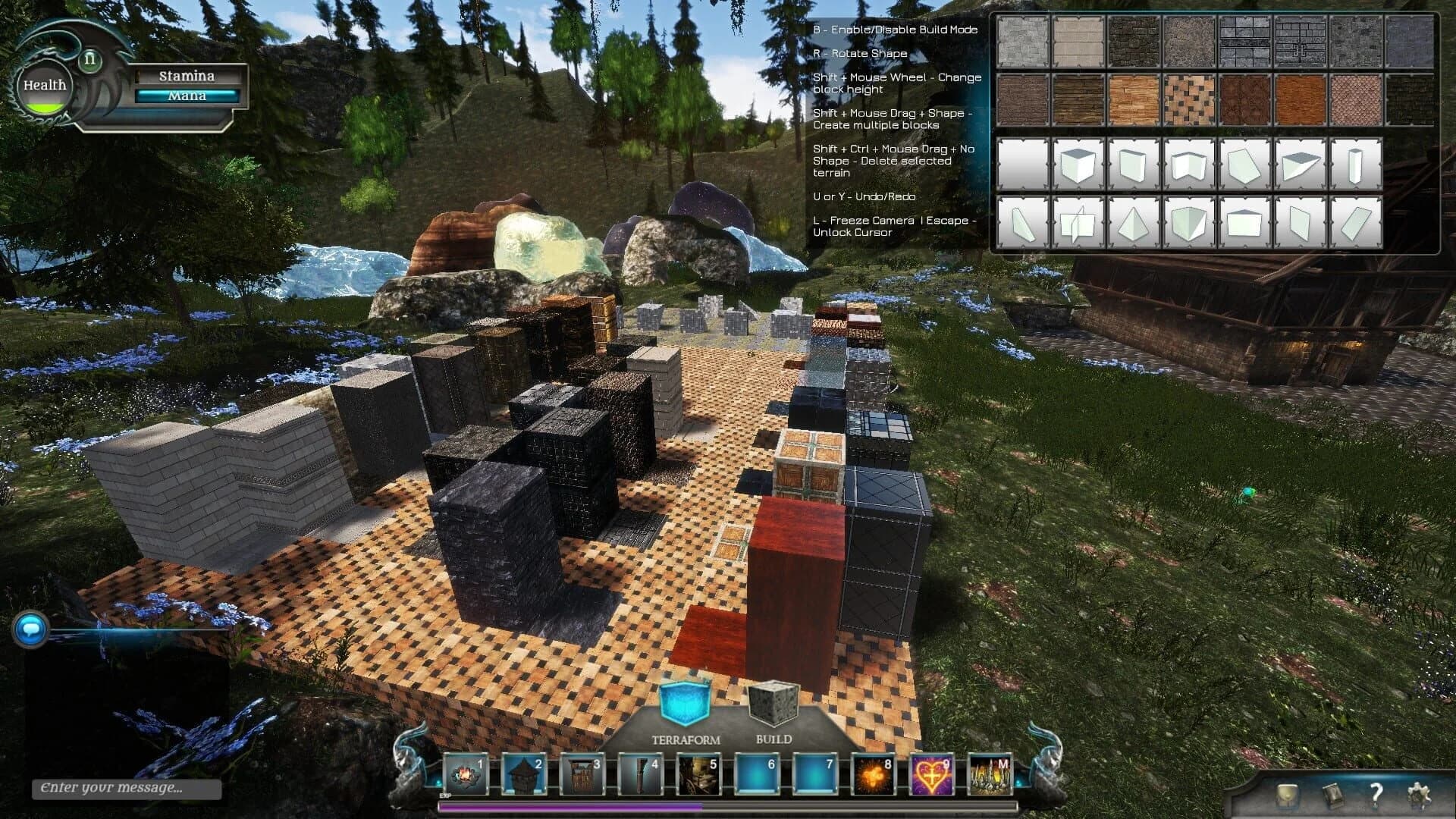The width and height of the screenshot is (1456, 819).
Task: Select the cylinder shape in the build panel
Action: (1355, 166)
